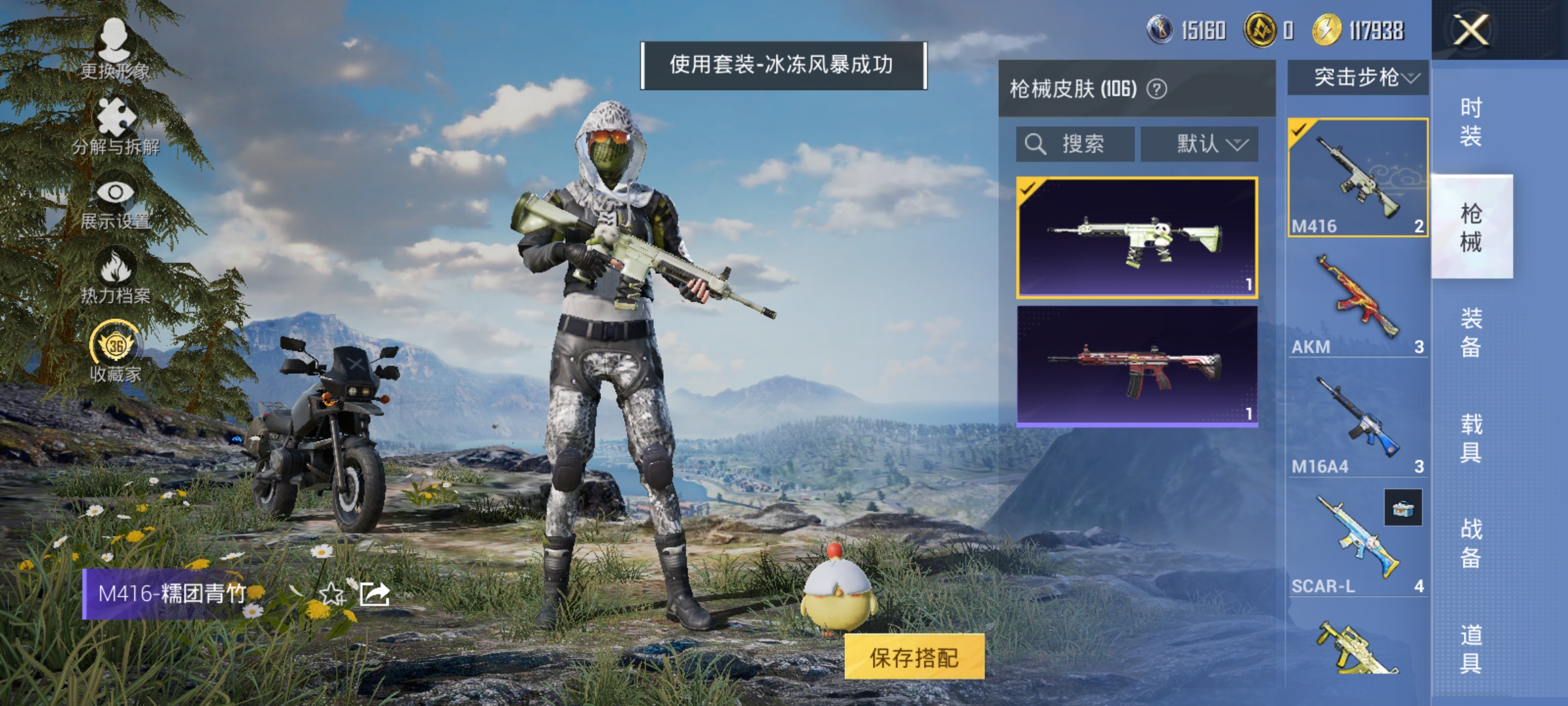The width and height of the screenshot is (1568, 706).
Task: Select the 分解与拆解 dismantle icon
Action: coord(116,118)
